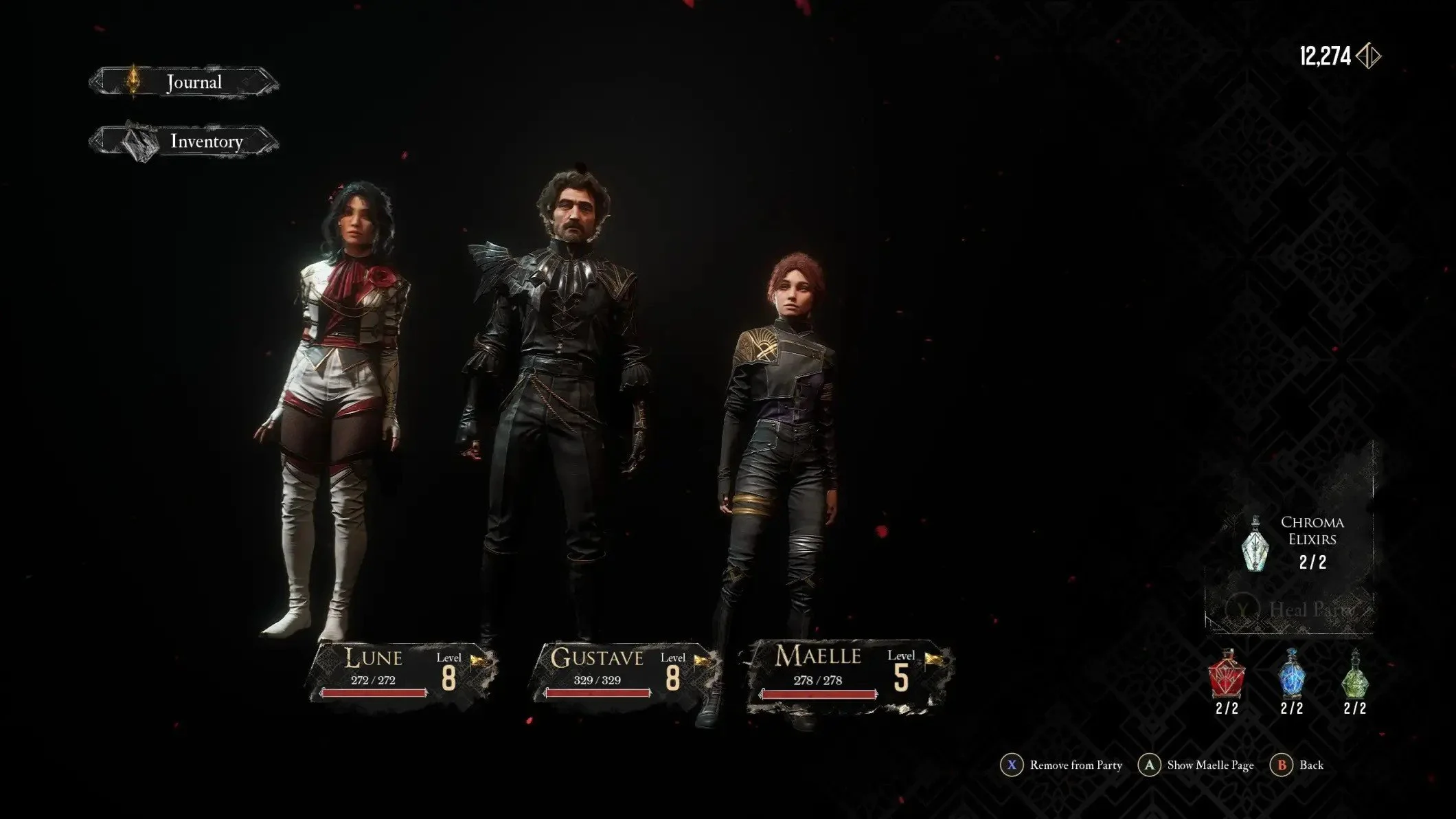This screenshot has height=819, width=1456.
Task: Choose Maelle's party card
Action: pos(849,673)
